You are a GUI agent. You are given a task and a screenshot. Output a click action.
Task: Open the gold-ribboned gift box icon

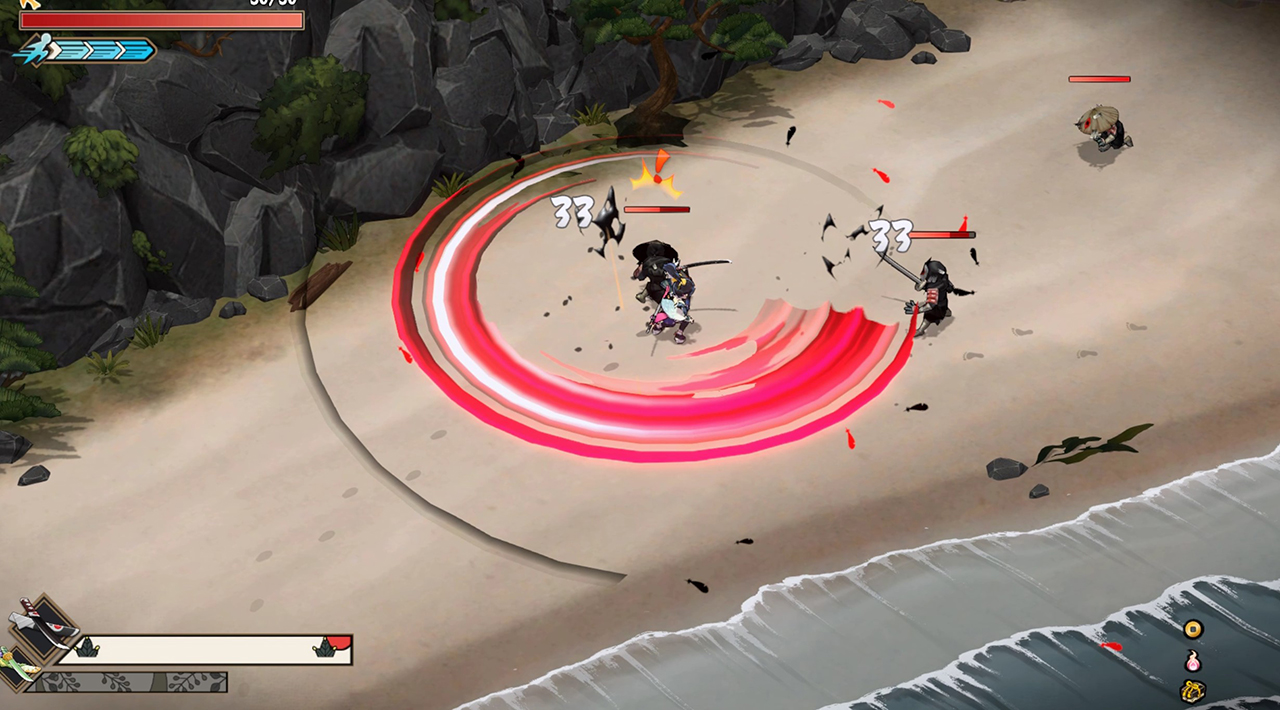click(1192, 689)
